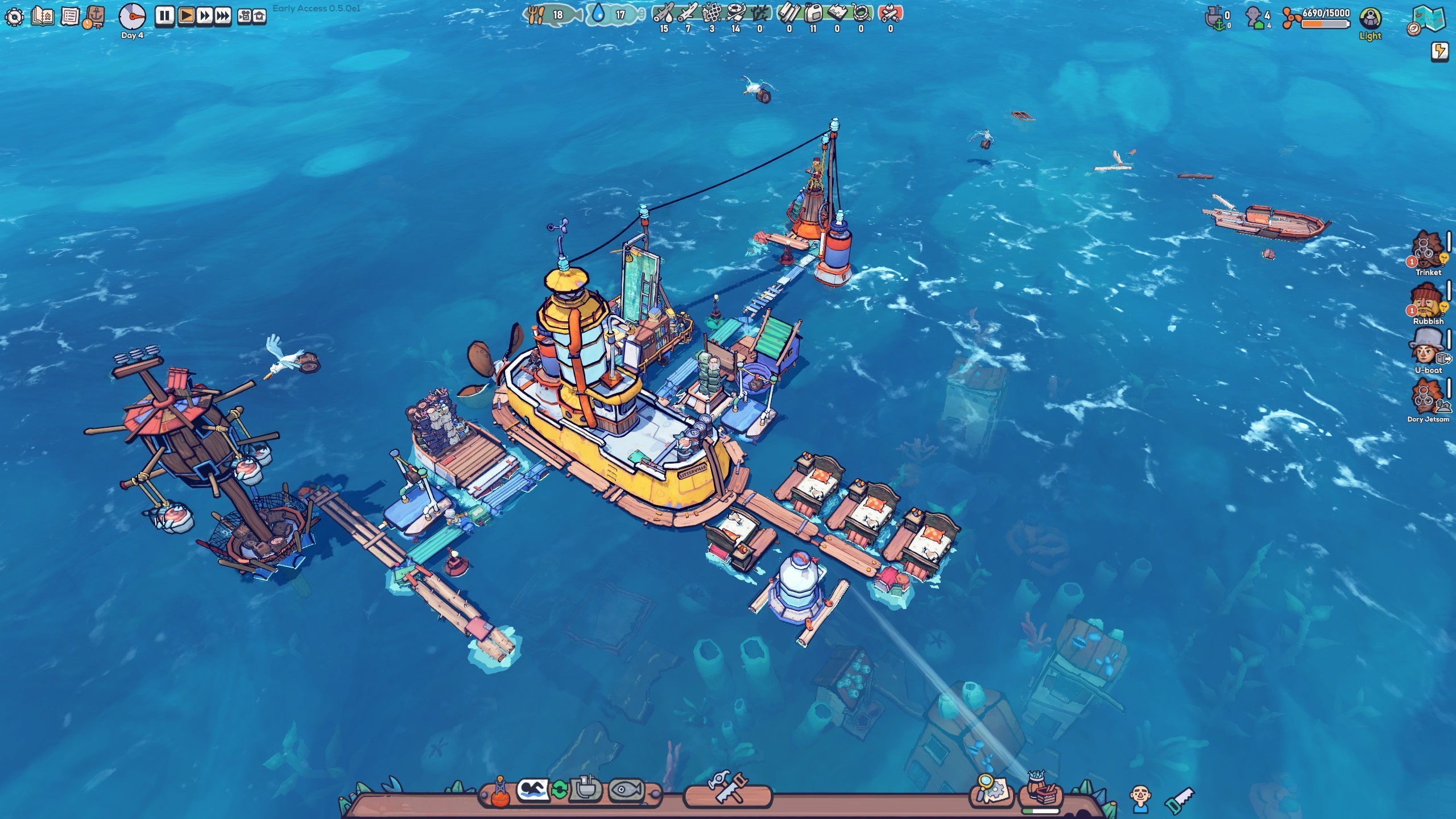Center view with the home button
This screenshot has width=1456, height=819.
tap(259, 16)
